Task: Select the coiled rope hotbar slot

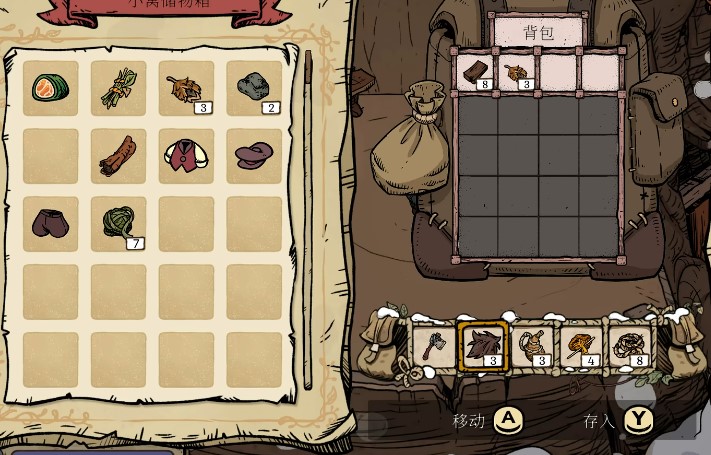Action: coord(532,346)
